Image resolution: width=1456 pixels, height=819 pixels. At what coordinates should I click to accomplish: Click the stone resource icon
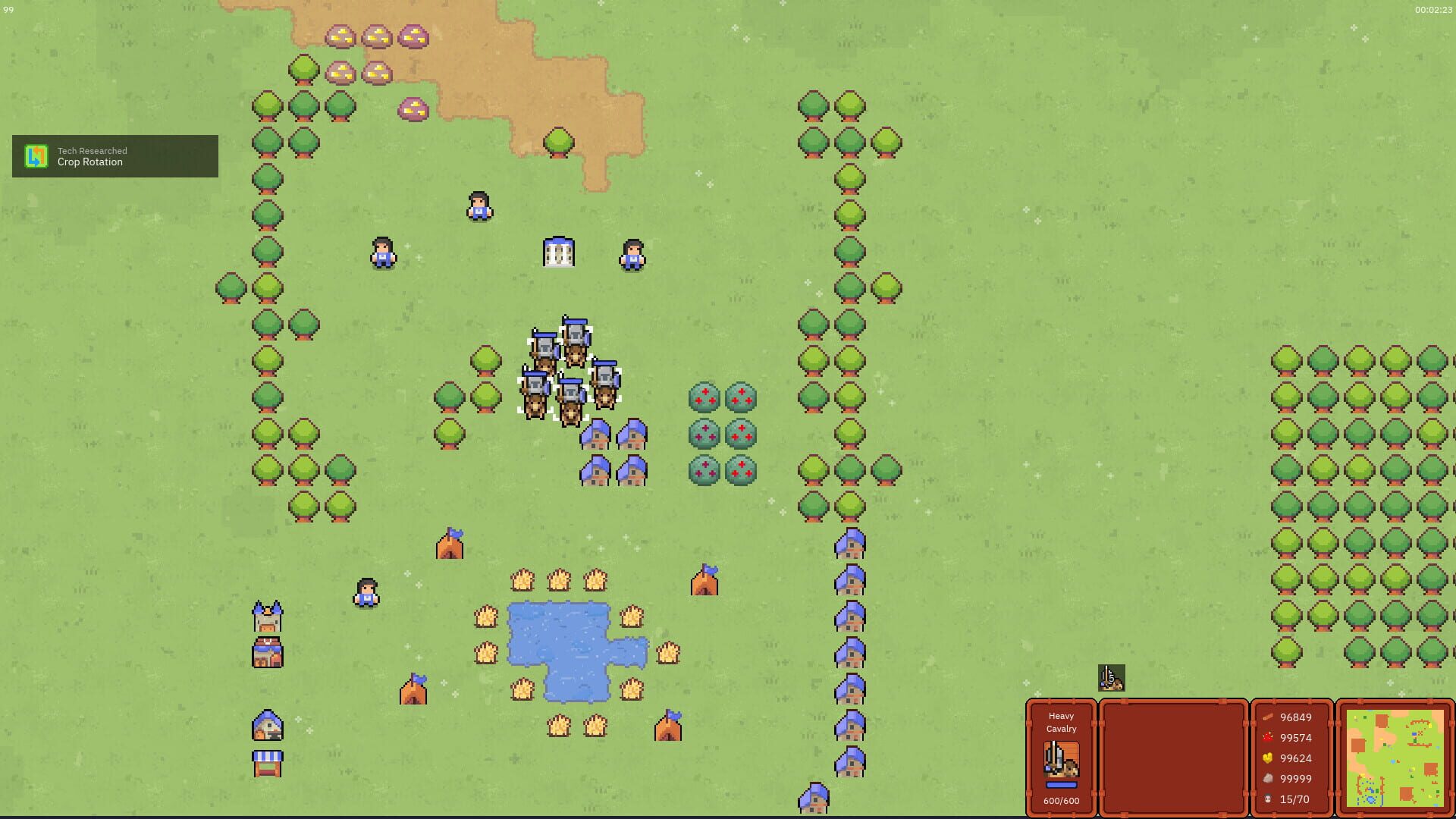(x=1269, y=778)
